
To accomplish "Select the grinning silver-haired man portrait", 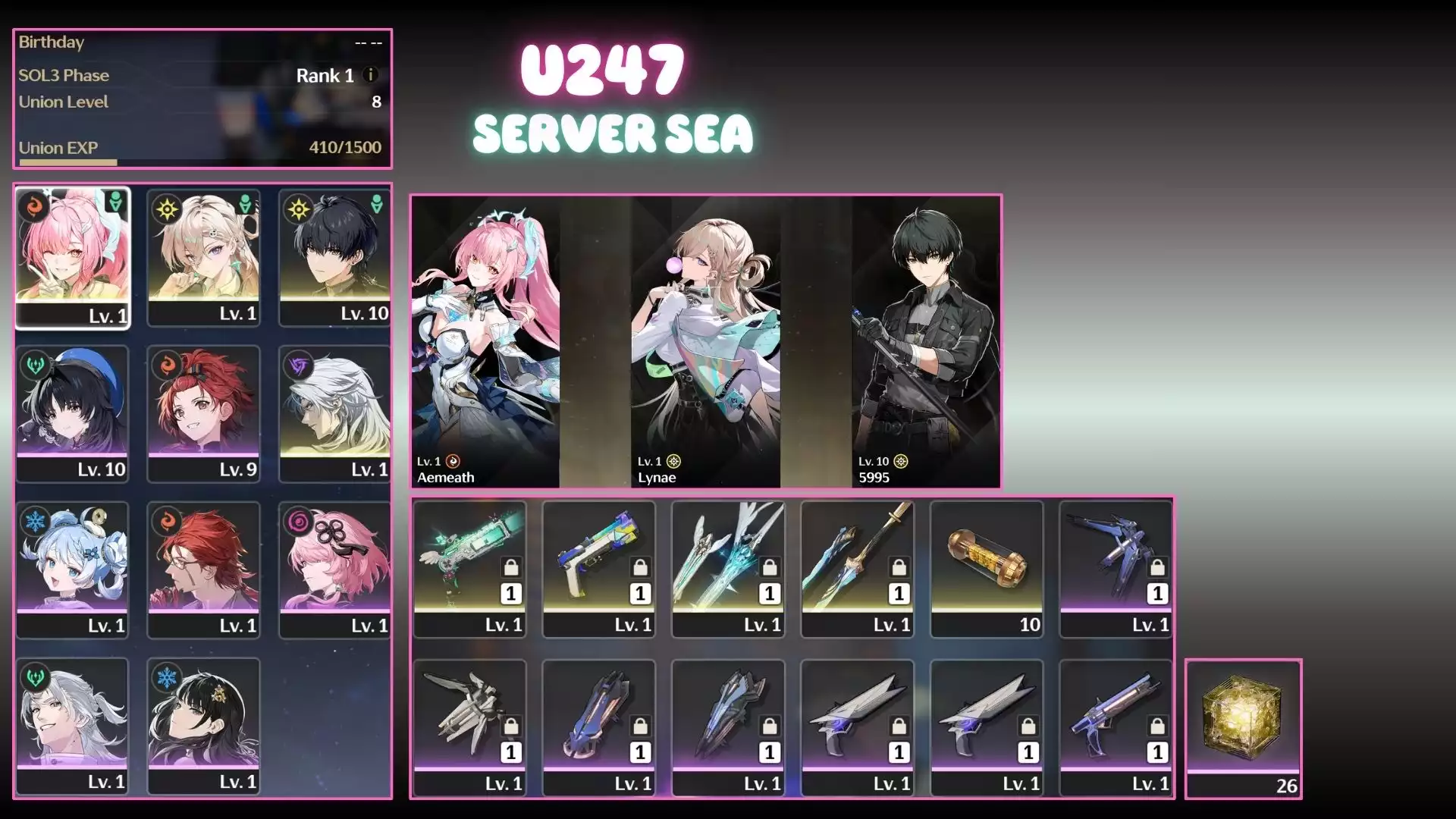I will tap(73, 726).
